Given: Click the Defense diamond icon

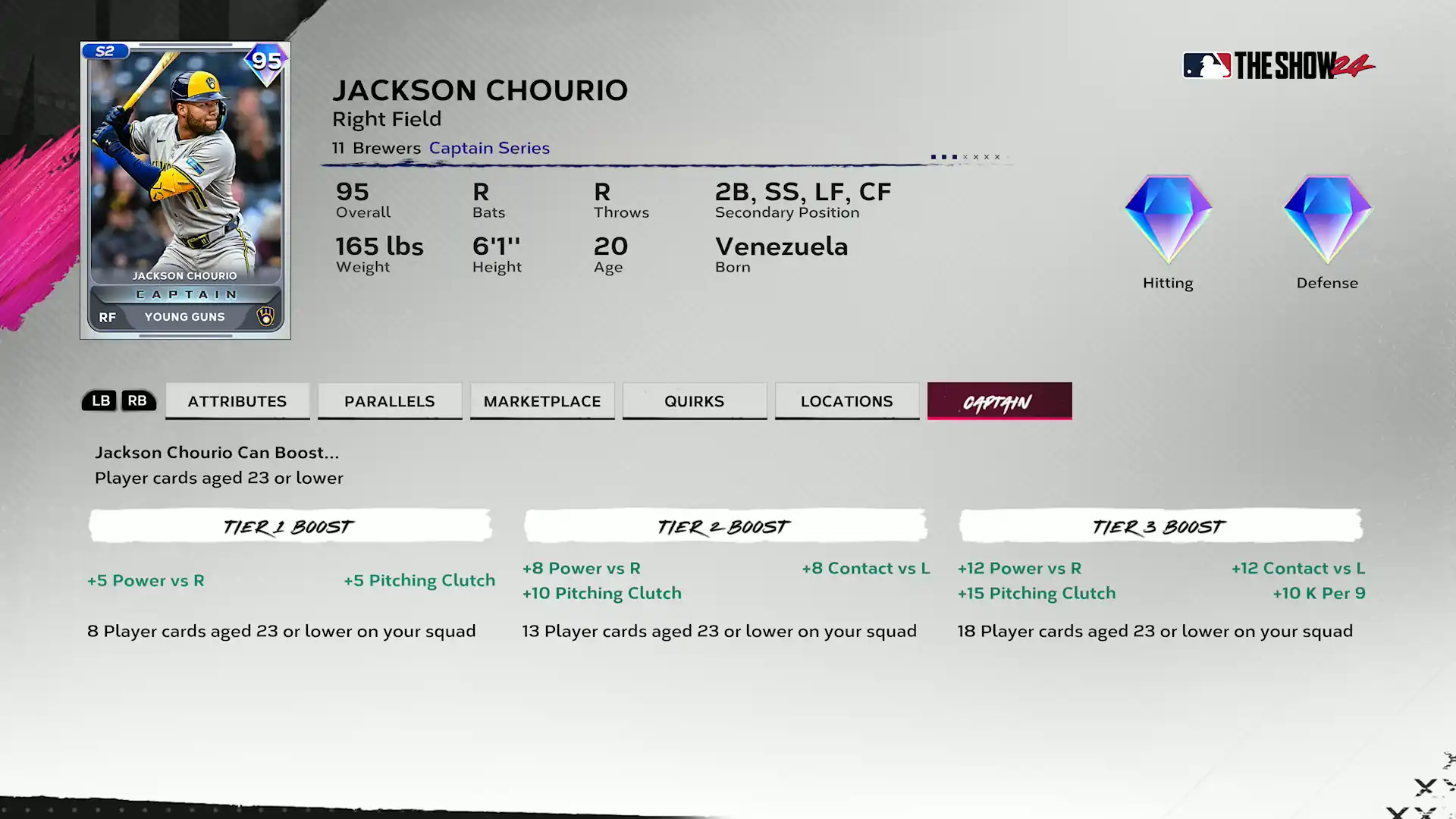Looking at the screenshot, I should click(1327, 220).
